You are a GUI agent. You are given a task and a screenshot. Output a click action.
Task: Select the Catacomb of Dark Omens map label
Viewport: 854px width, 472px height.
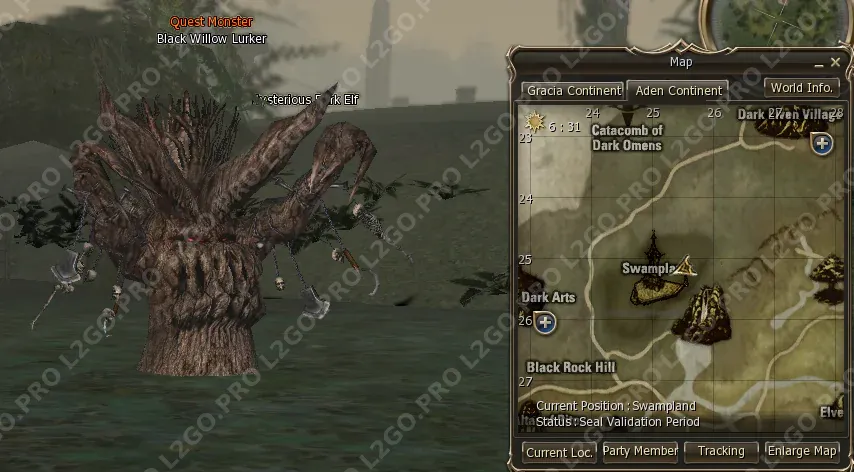click(x=627, y=138)
